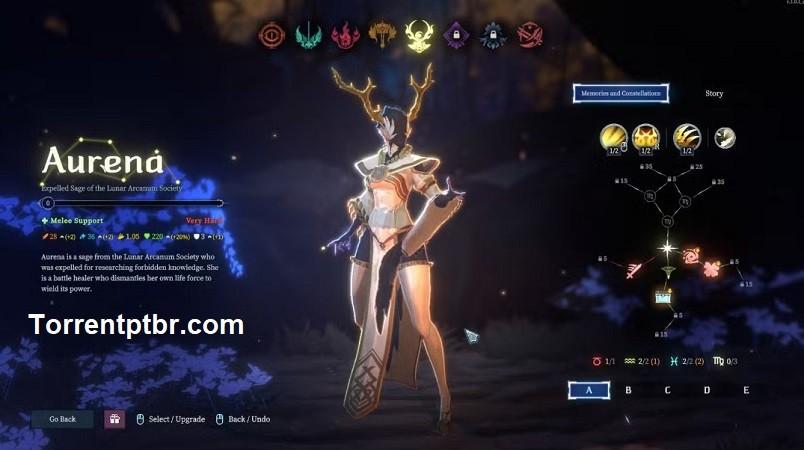The image size is (804, 450).
Task: Switch to the Story tab
Action: coord(714,94)
